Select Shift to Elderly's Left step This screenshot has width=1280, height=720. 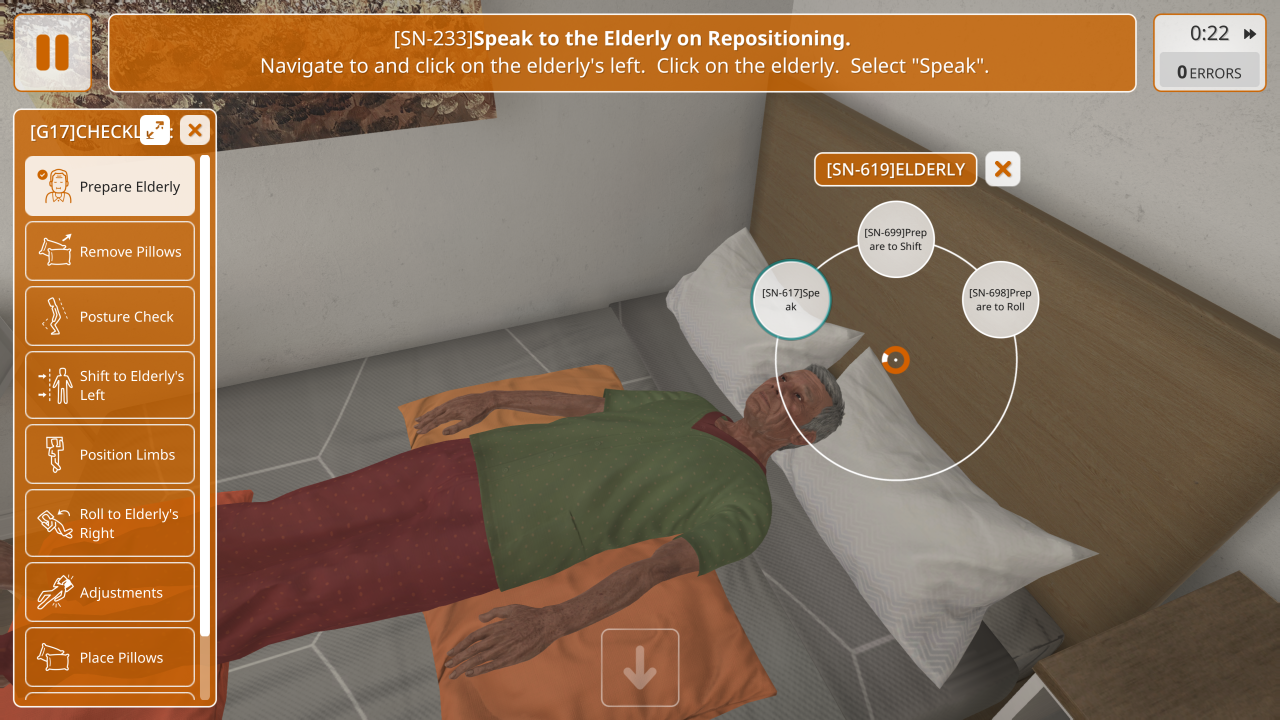(x=110, y=385)
